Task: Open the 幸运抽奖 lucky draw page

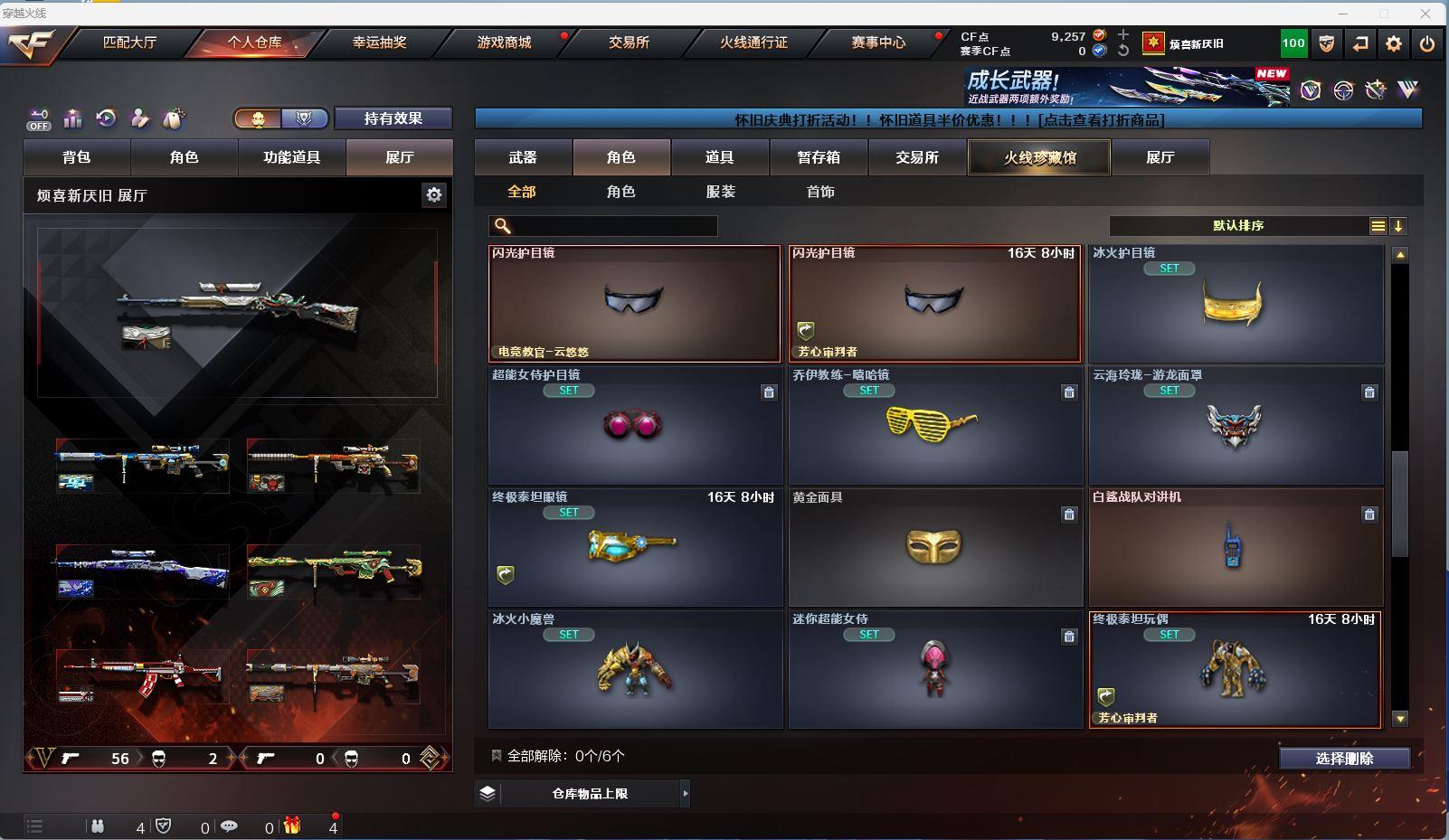Action: pos(379,42)
